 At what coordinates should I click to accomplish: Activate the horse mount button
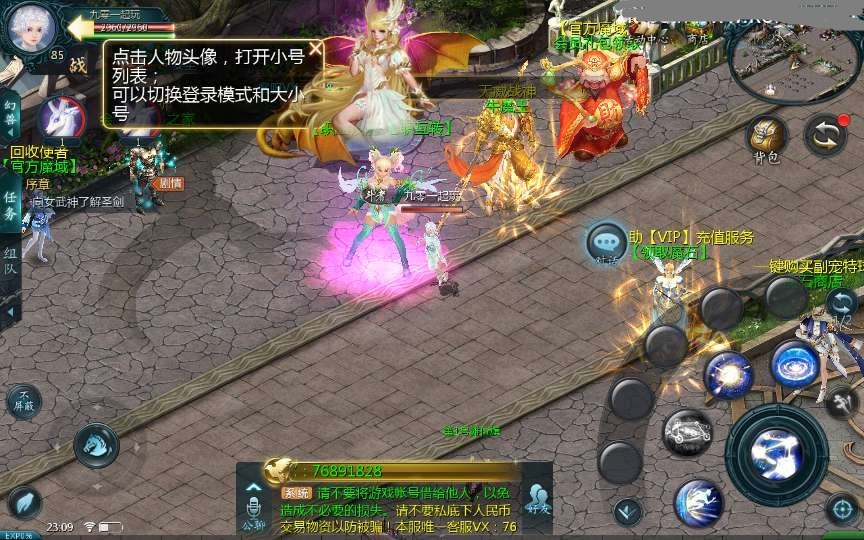96,445
